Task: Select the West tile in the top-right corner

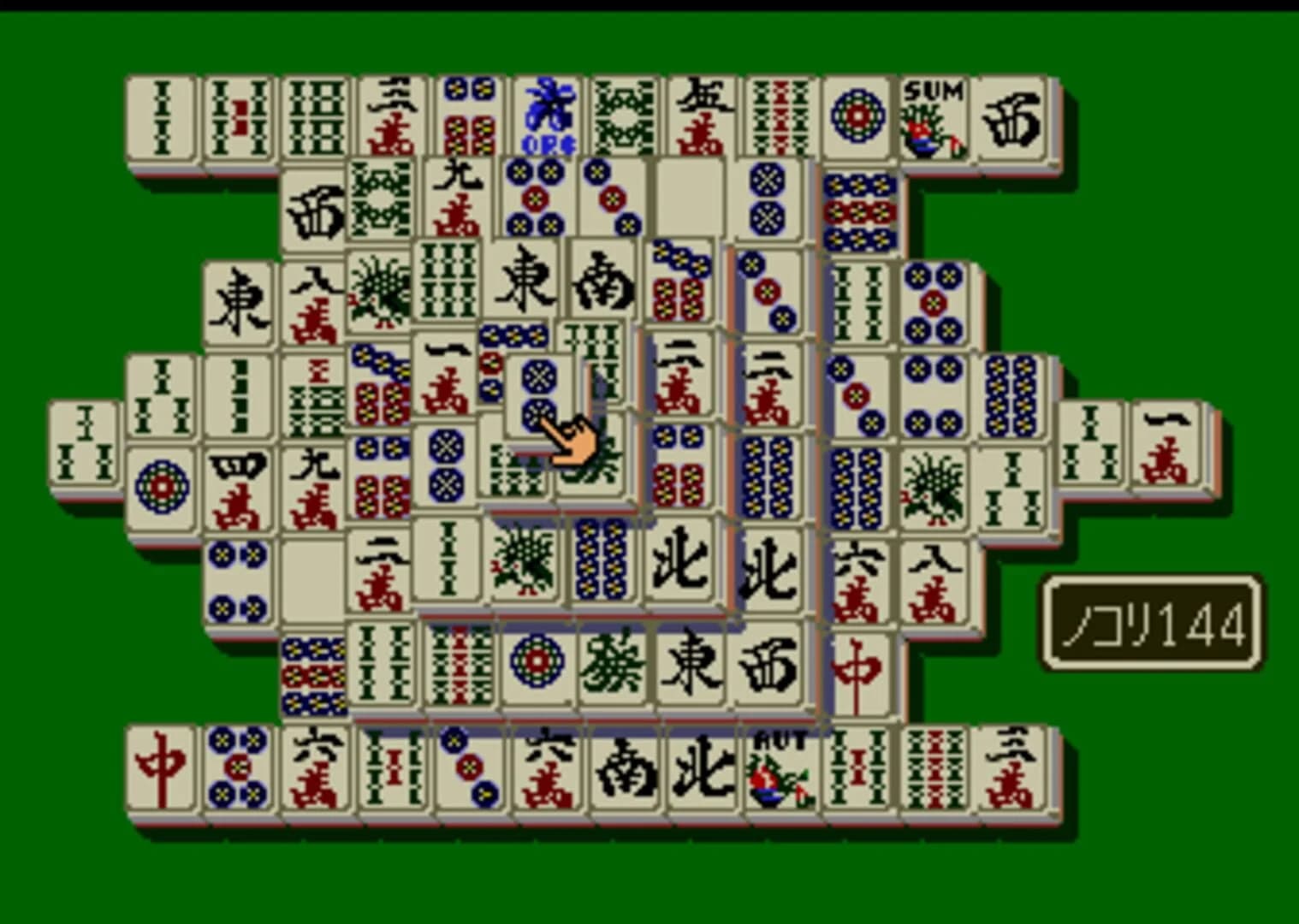Action: [1014, 118]
